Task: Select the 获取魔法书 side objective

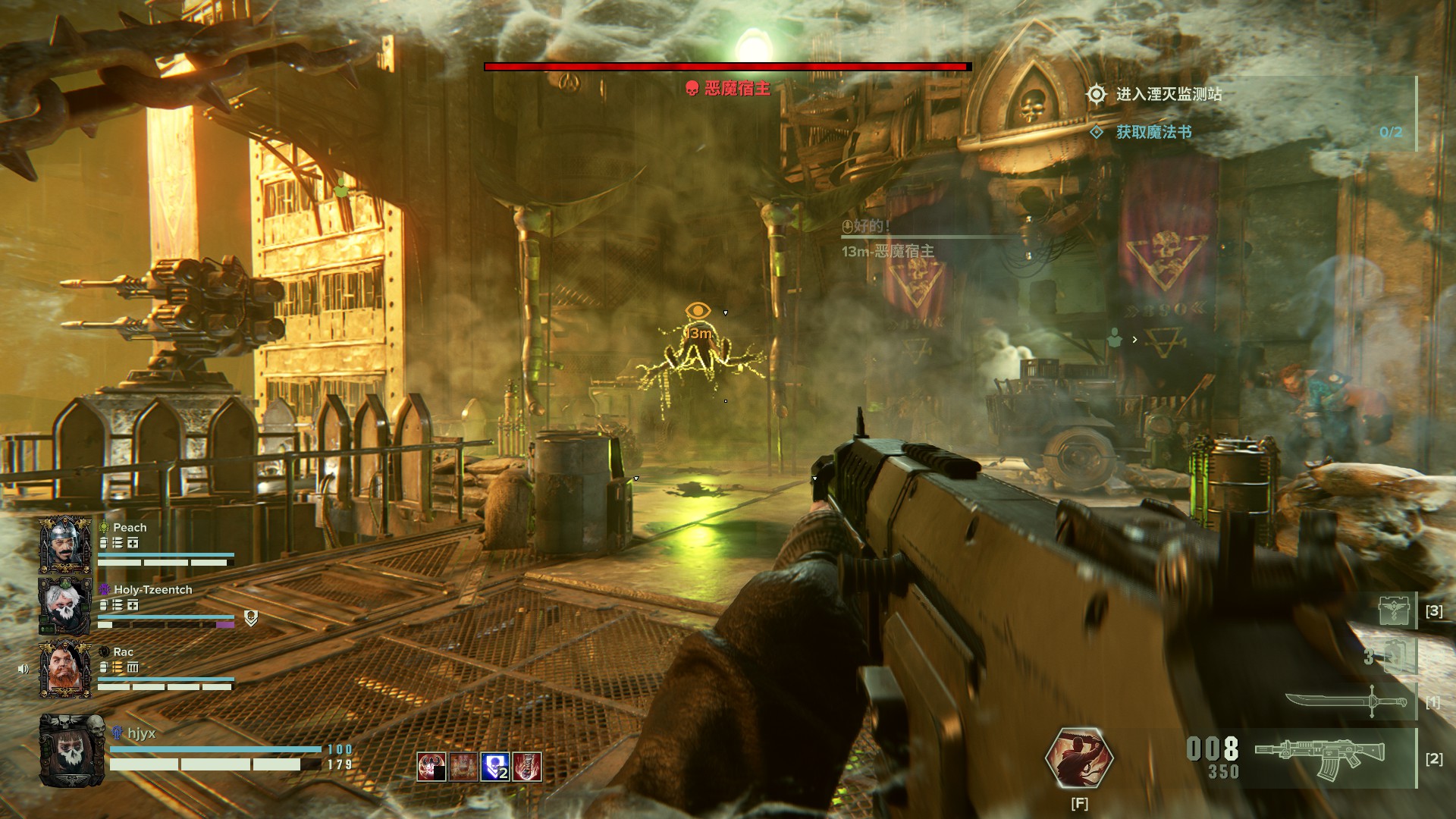Action: click(x=1153, y=132)
